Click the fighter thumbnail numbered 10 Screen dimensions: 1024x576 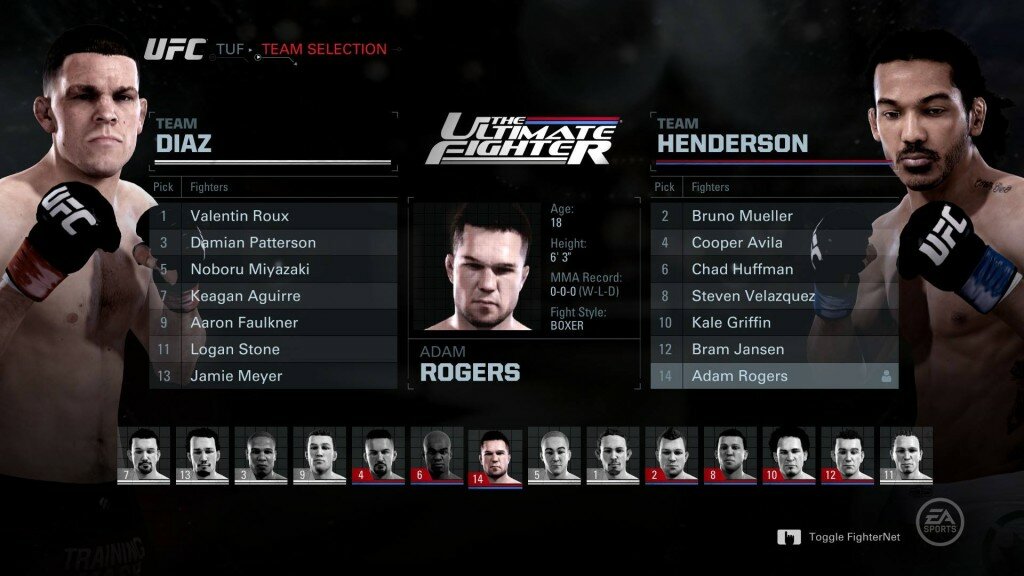coord(789,455)
